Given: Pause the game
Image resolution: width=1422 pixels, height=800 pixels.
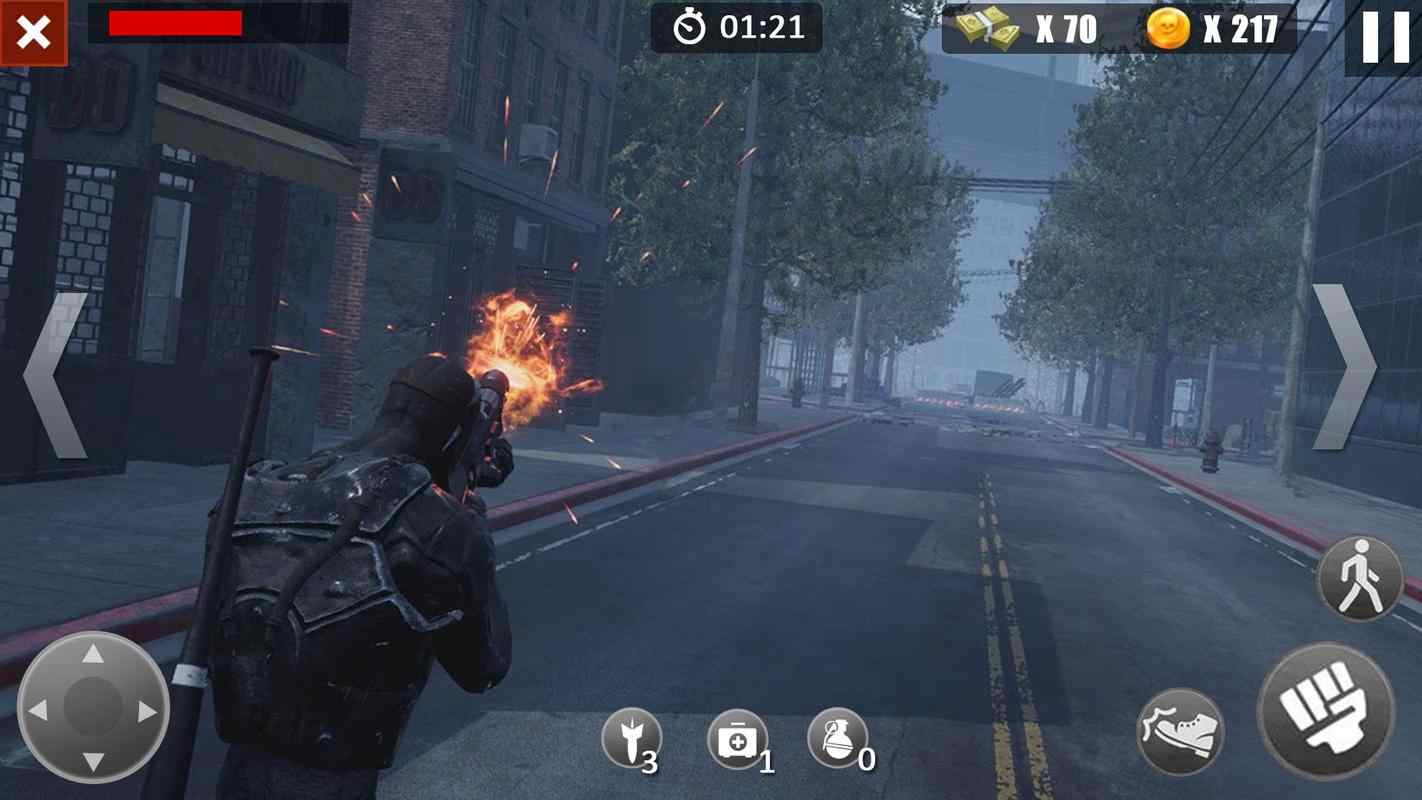Looking at the screenshot, I should point(1385,38).
